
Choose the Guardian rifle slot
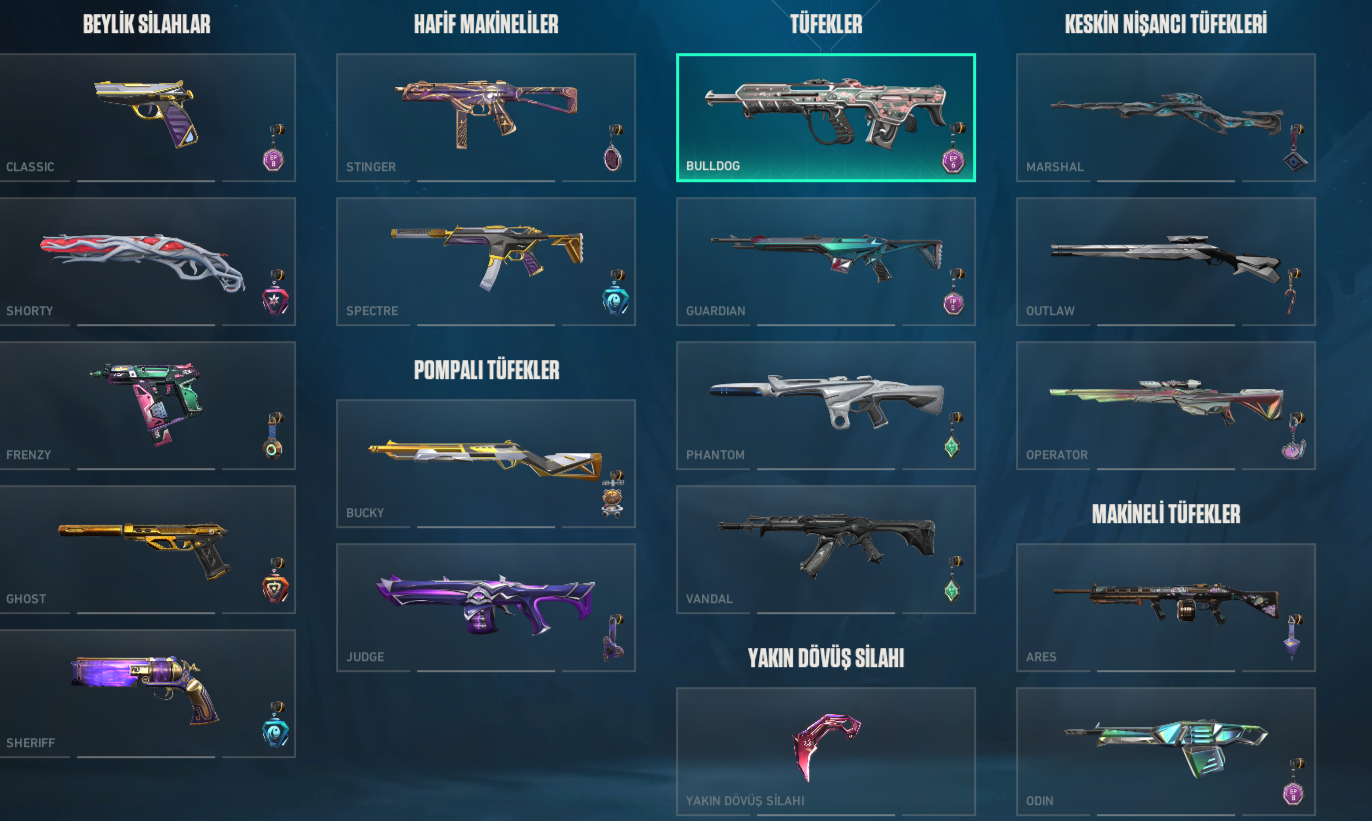point(826,260)
